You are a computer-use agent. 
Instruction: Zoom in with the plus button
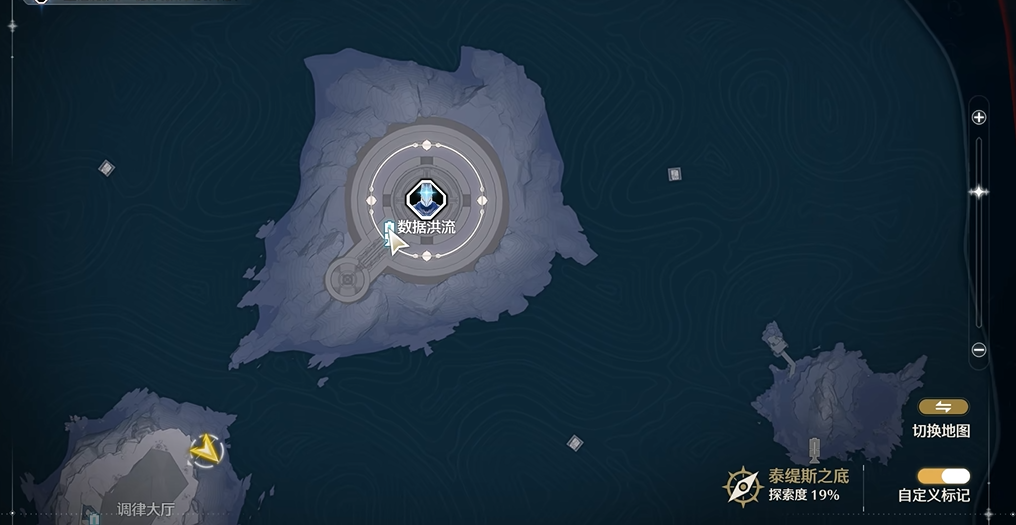(x=979, y=117)
